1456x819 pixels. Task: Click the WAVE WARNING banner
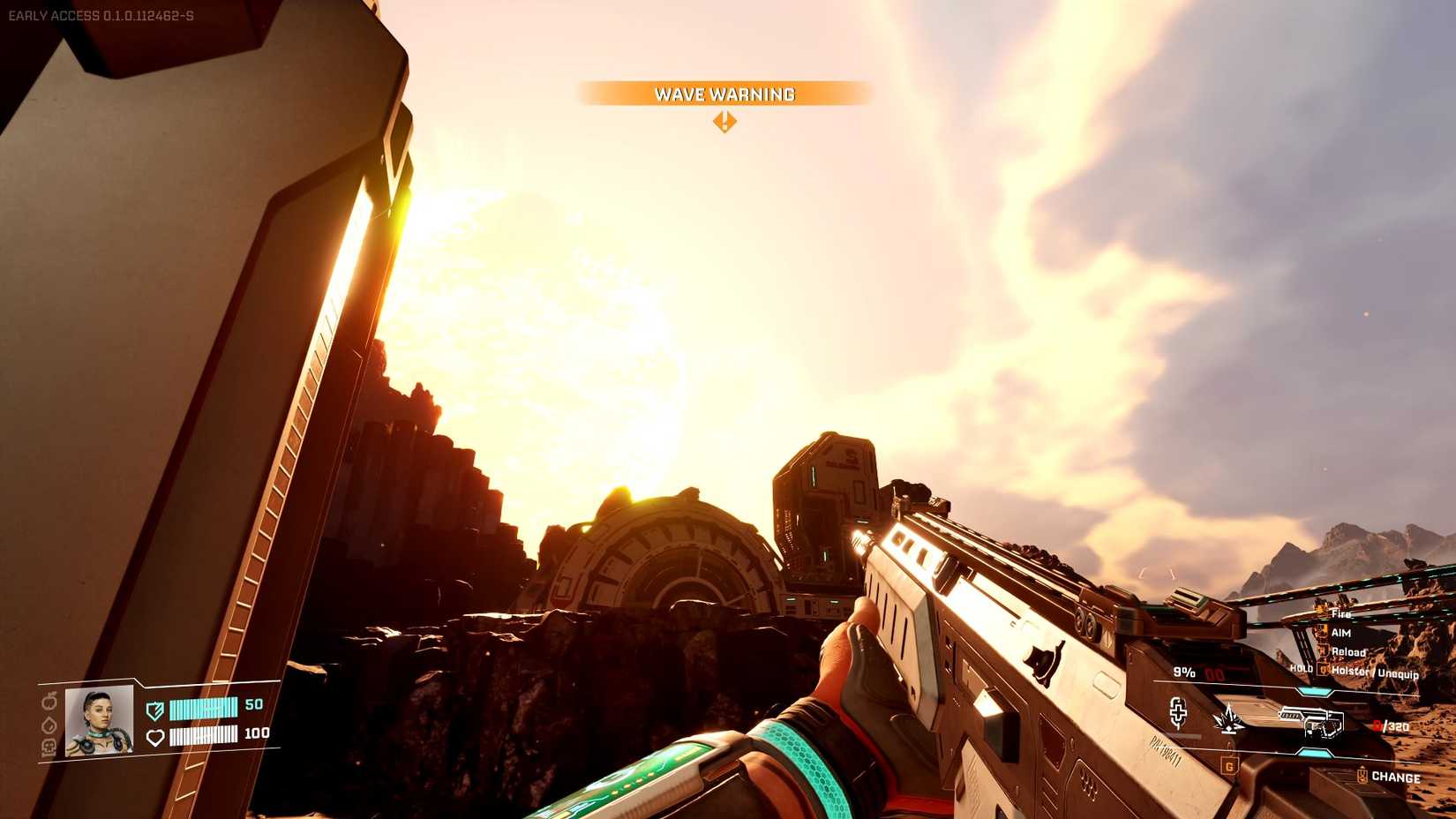[x=724, y=94]
